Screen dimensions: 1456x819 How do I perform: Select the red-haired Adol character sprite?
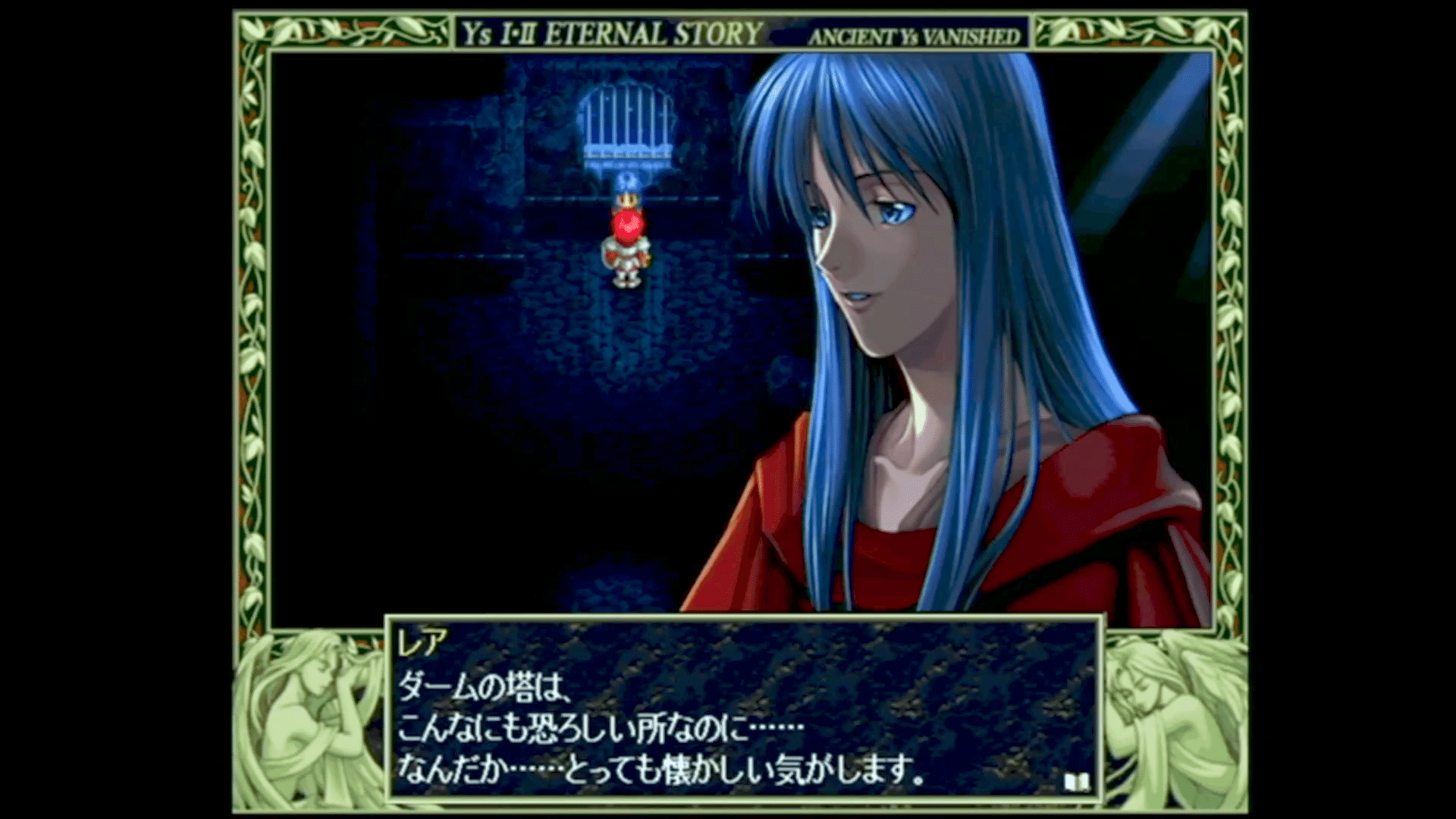(626, 243)
